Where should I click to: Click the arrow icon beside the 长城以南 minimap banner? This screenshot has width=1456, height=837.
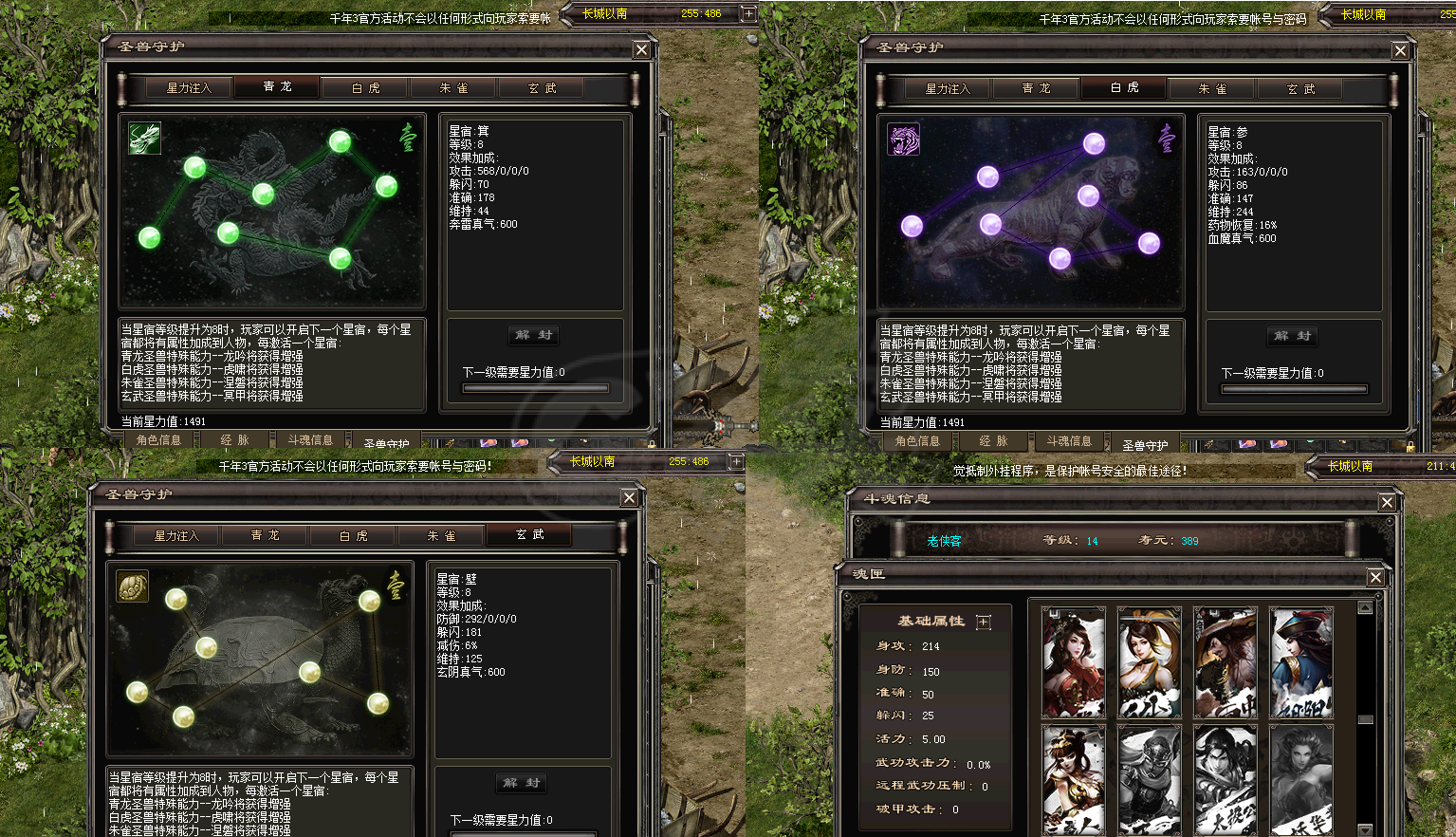(748, 13)
